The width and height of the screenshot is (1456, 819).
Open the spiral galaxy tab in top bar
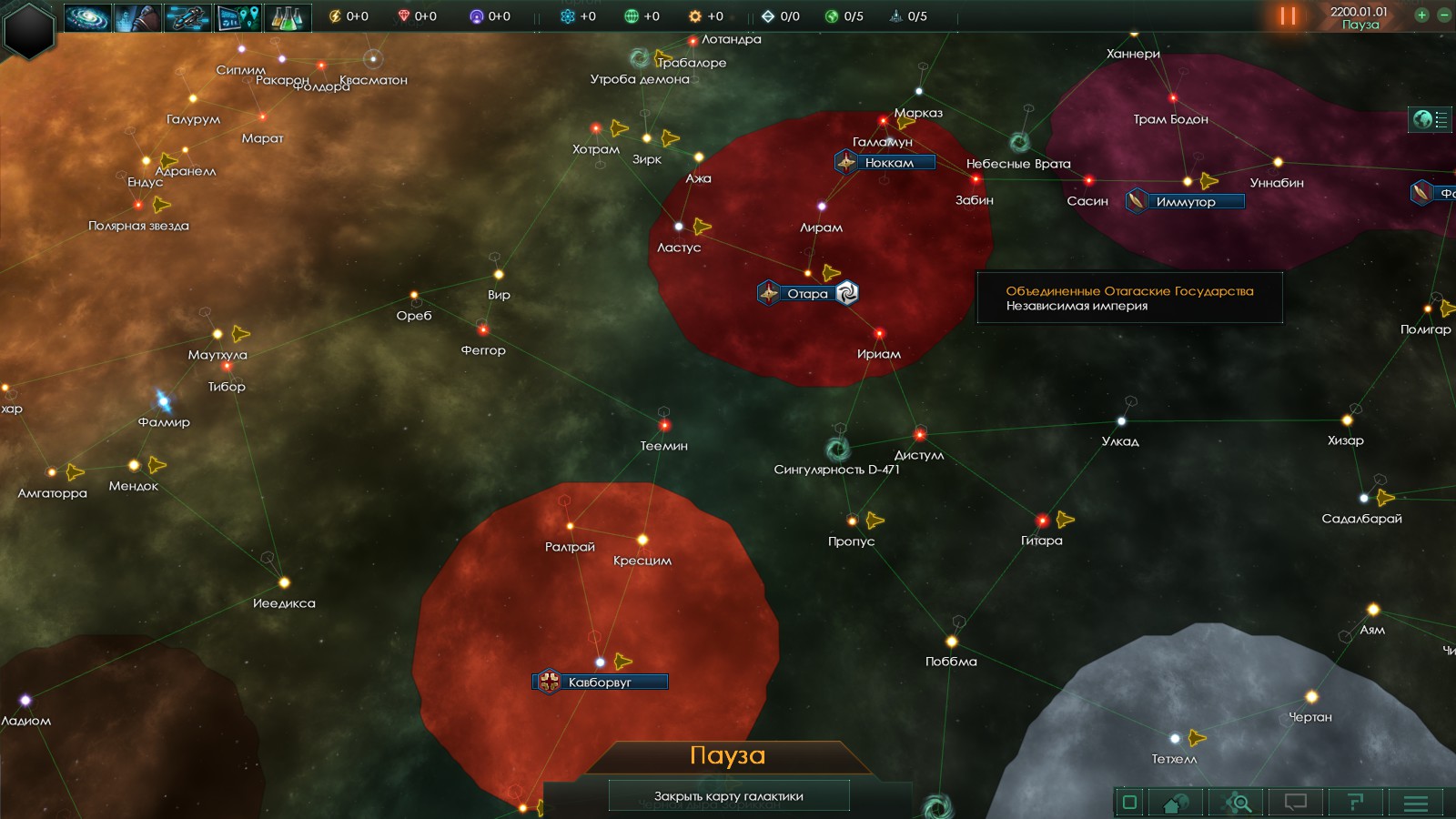87,17
